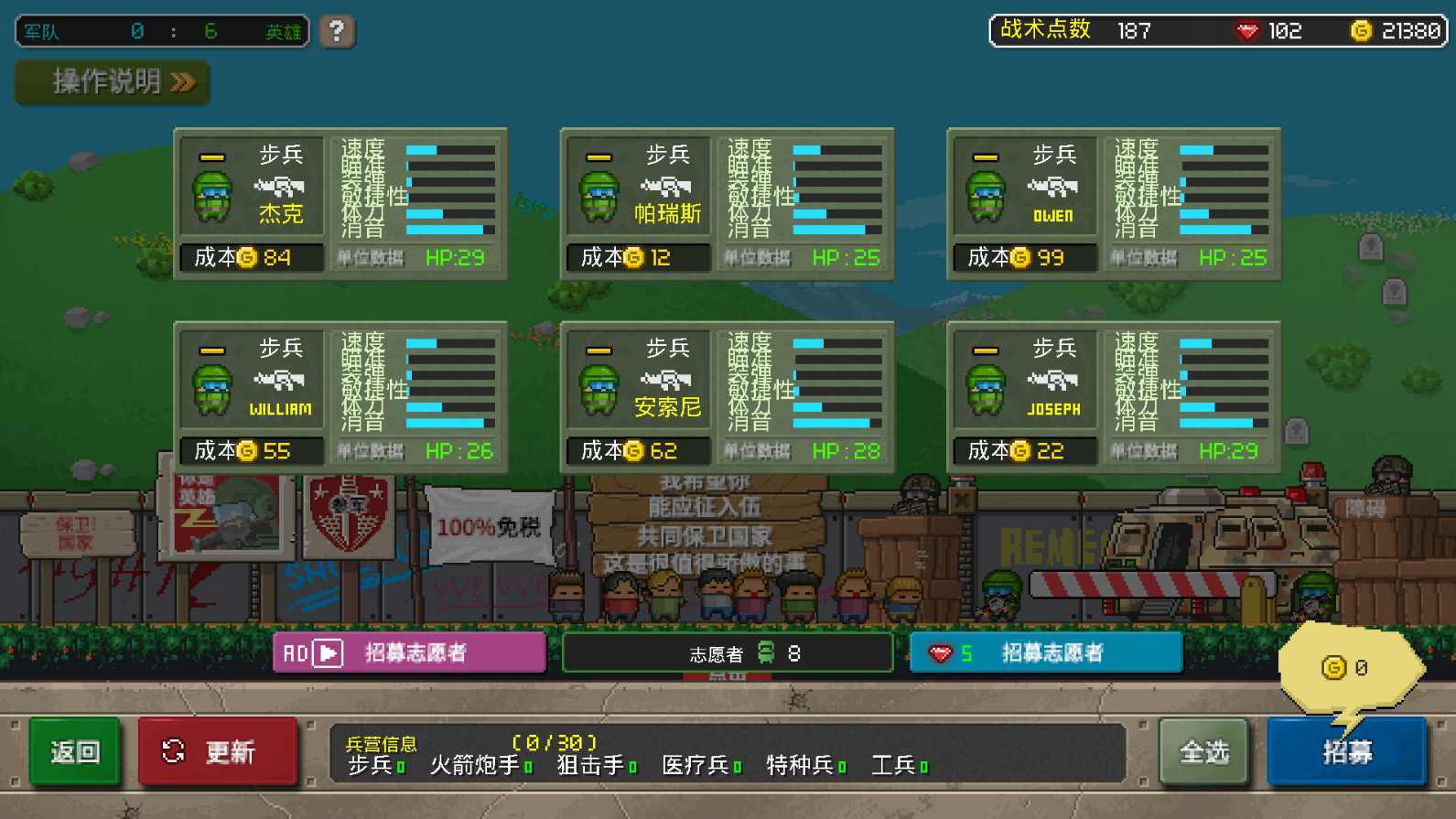This screenshot has height=819, width=1456.
Task: Click the minus bar on OWEN's card
Action: (984, 155)
